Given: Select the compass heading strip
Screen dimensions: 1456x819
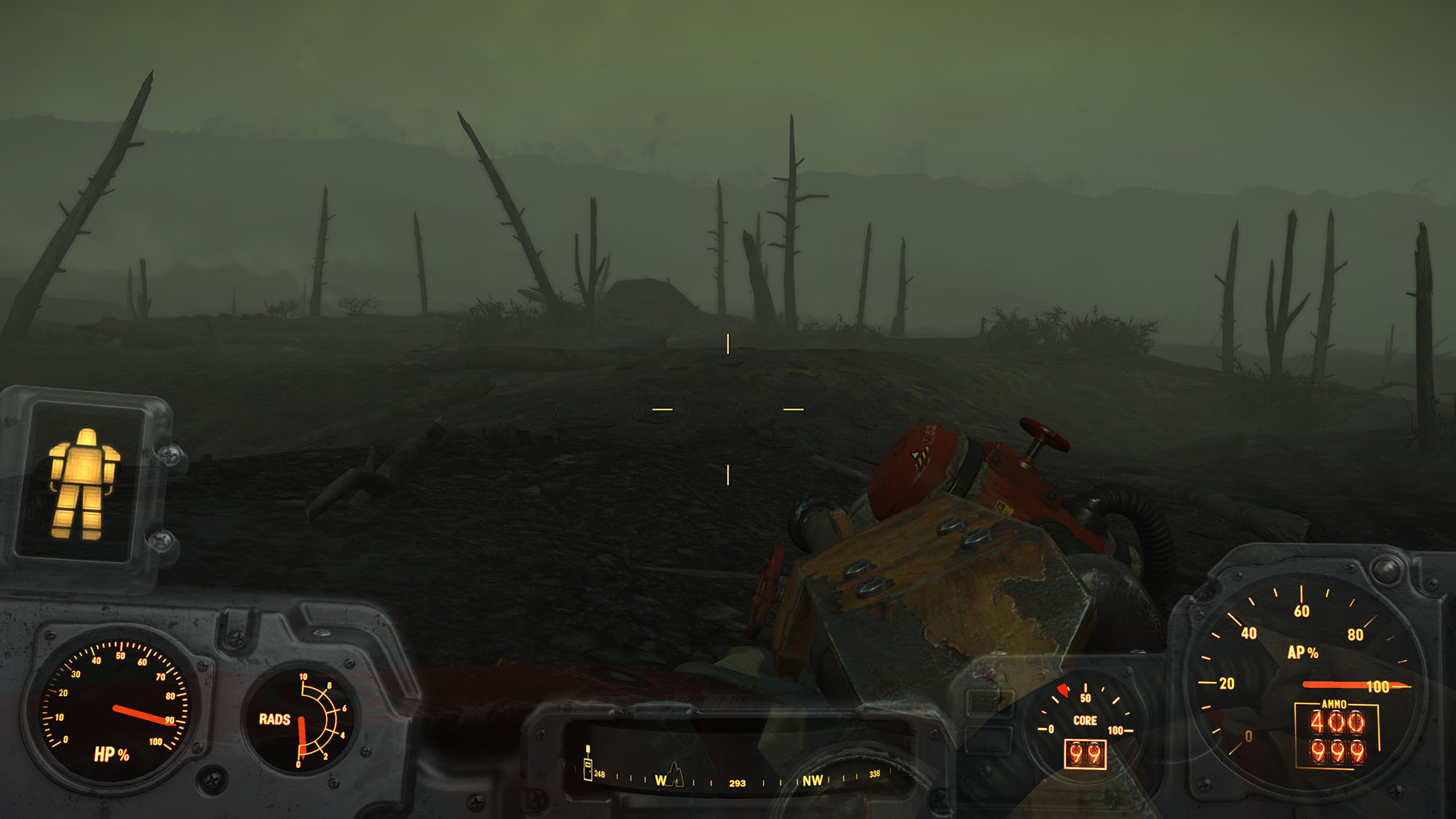Looking at the screenshot, I should 737,780.
